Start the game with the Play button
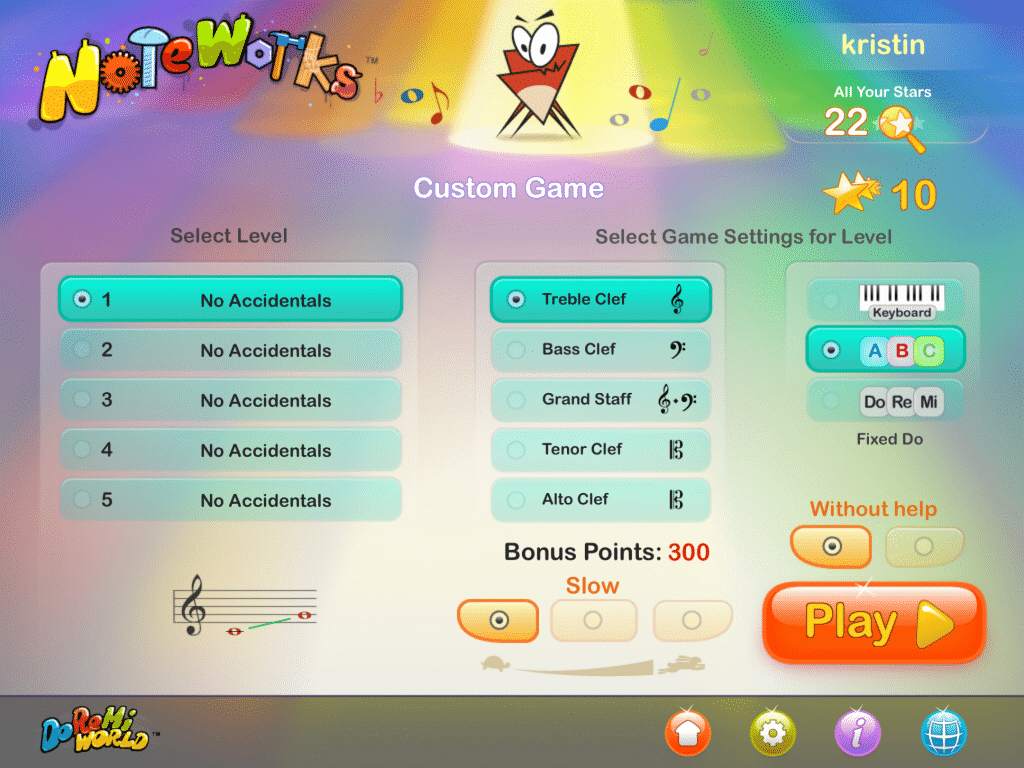Viewport: 1024px width, 768px height. (874, 622)
